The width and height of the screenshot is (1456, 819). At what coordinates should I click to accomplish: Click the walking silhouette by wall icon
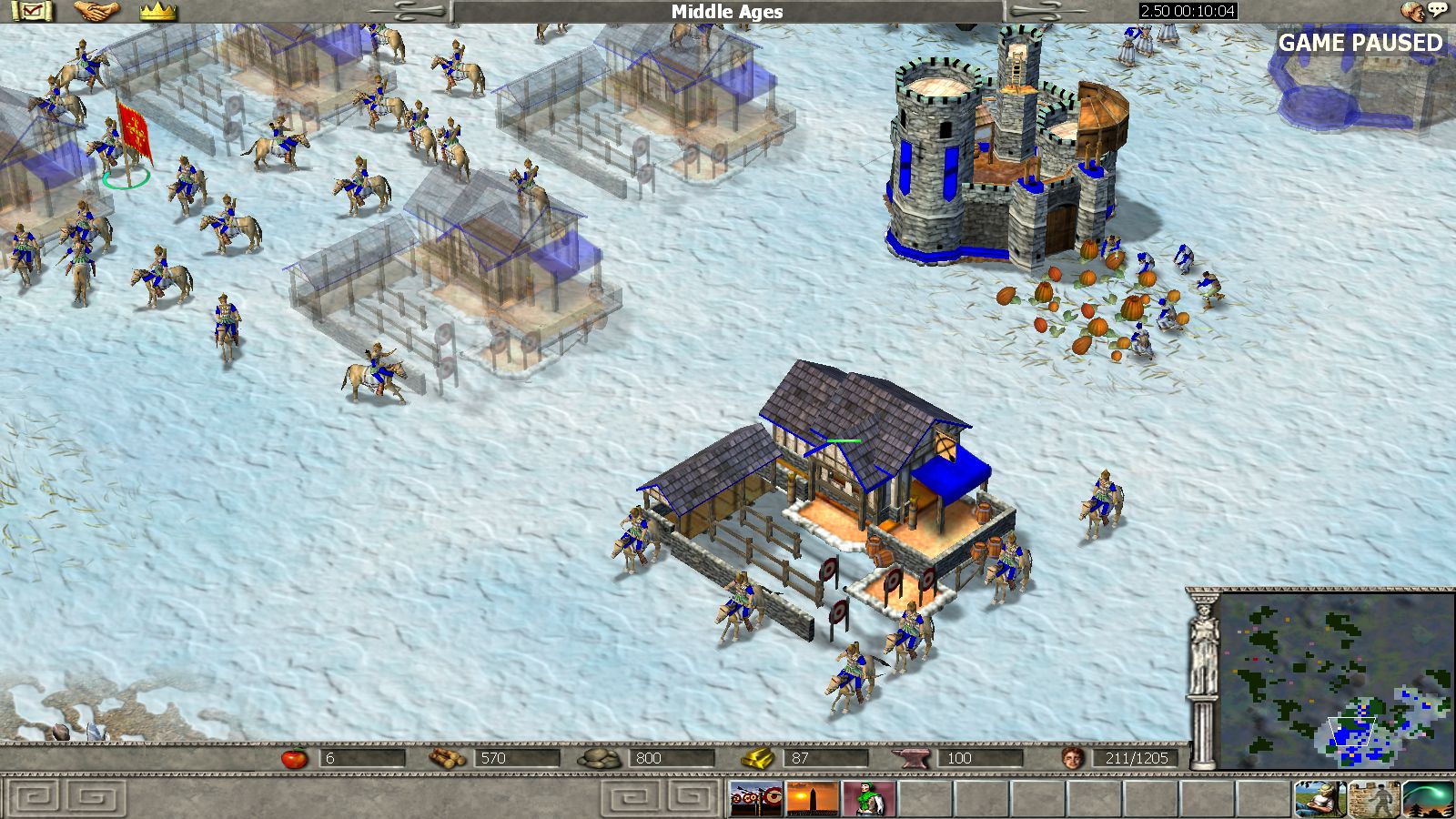point(1374,799)
